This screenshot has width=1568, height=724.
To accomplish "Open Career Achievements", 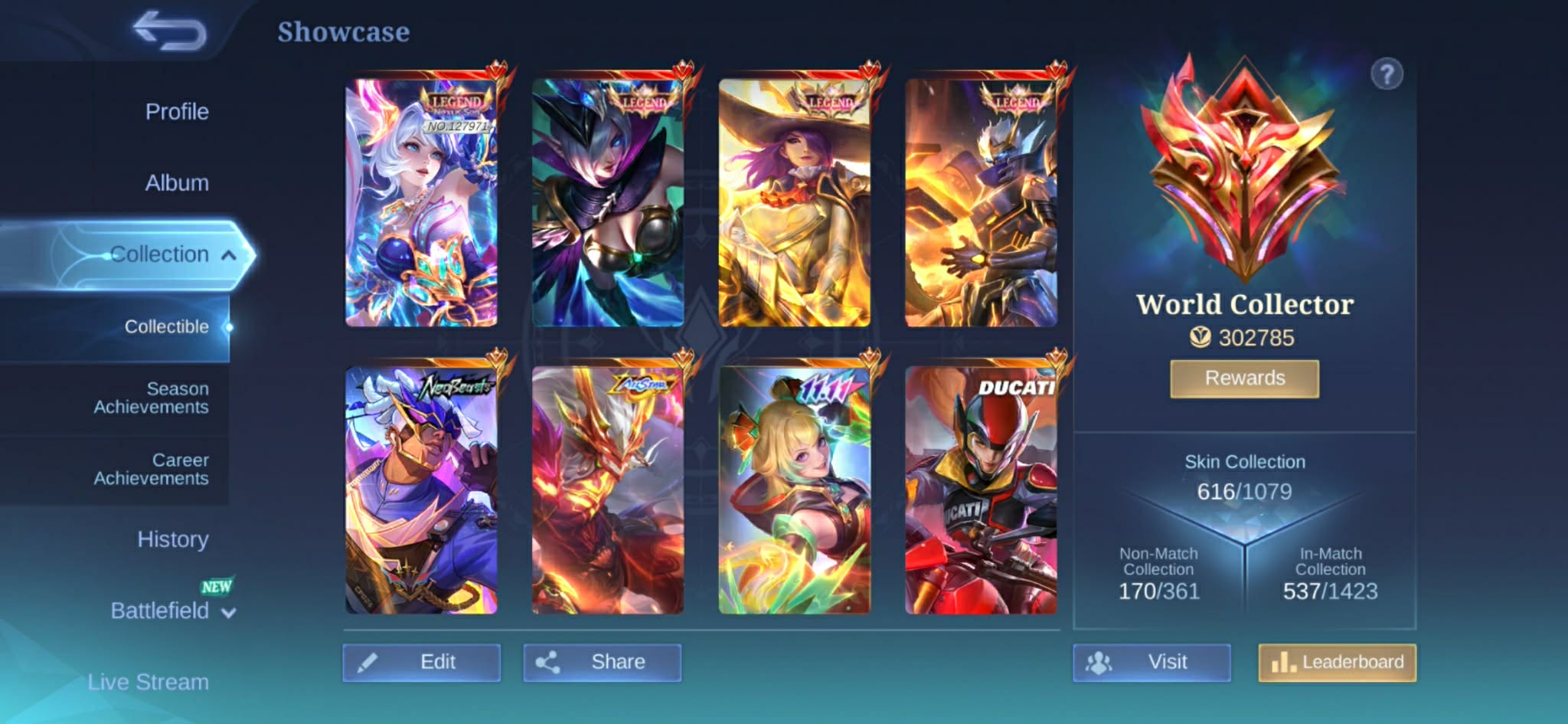I will click(151, 469).
